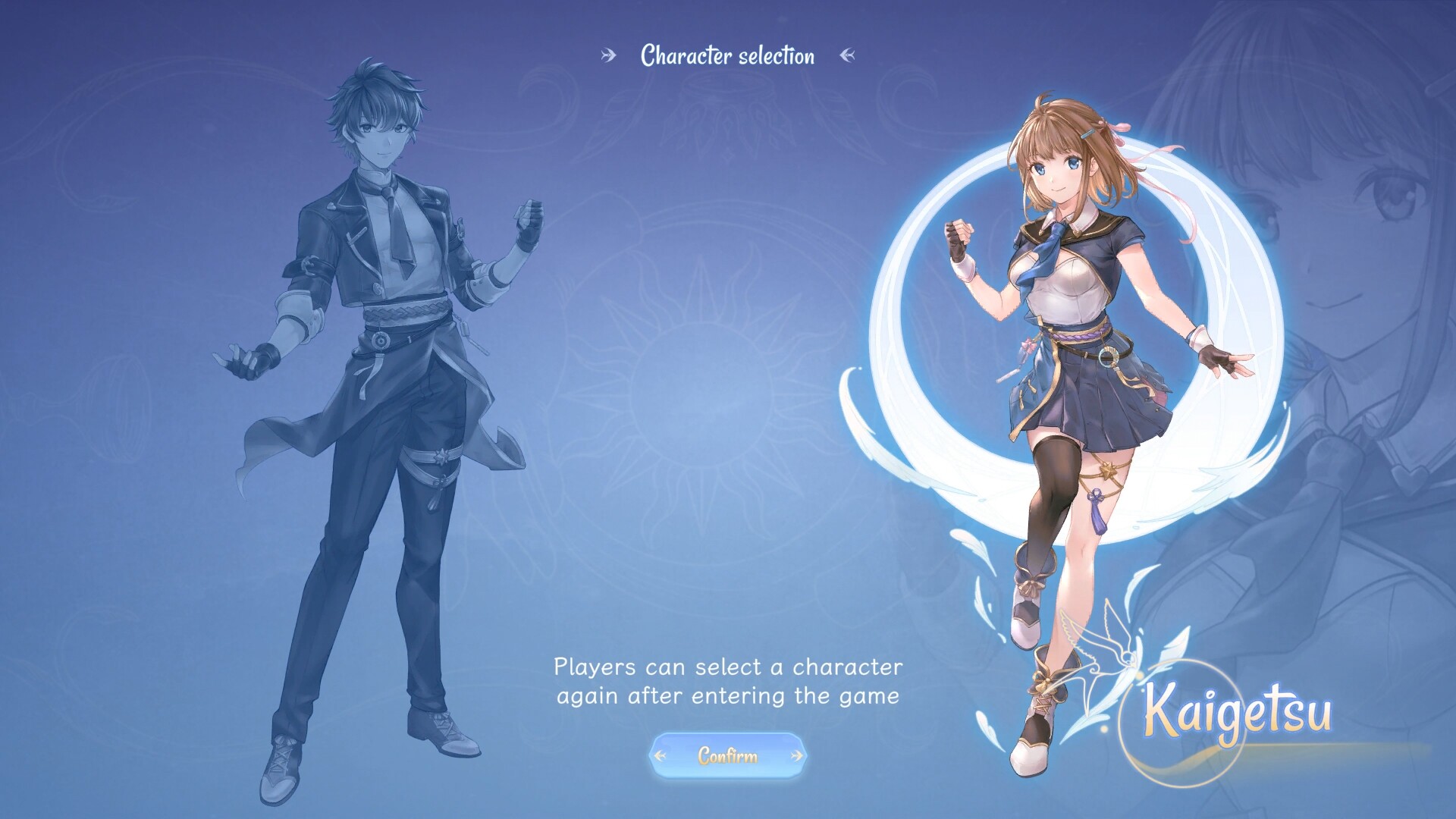The image size is (1456, 819).
Task: Click the right arrow beside the Confirm button
Action: pyautogui.click(x=795, y=755)
